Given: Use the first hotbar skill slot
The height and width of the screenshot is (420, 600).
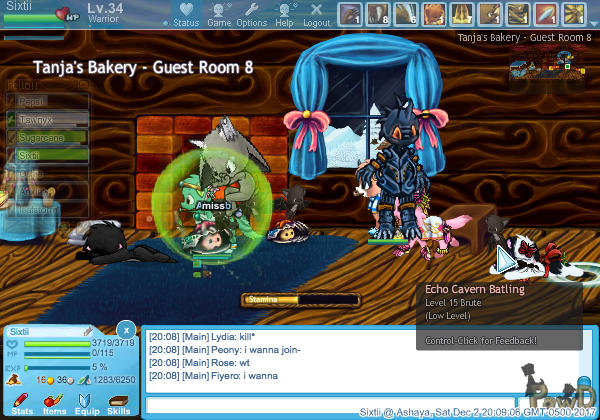Looking at the screenshot, I should pos(350,14).
